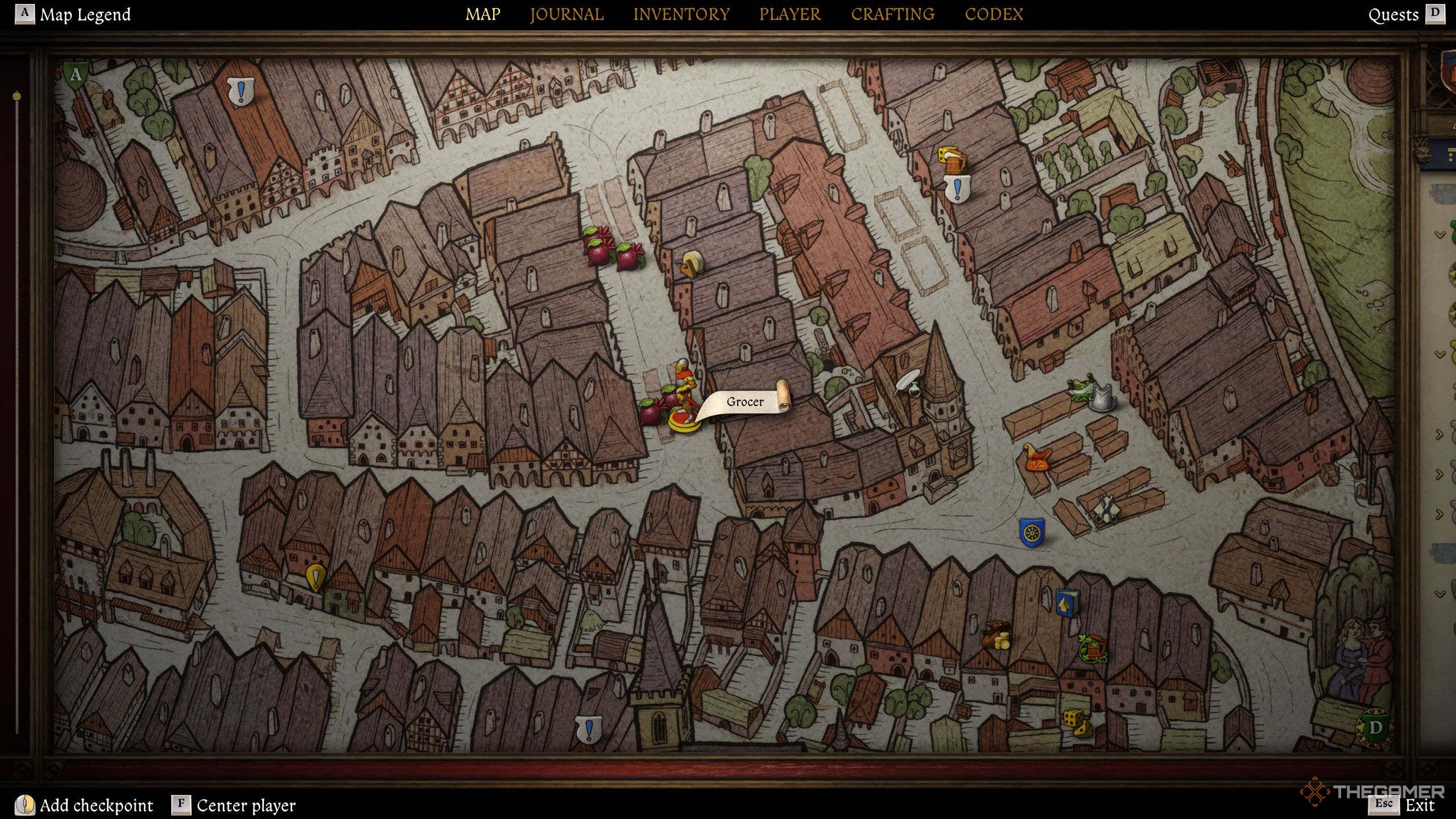Select the grindstone map marker
Viewport: 1456px width, 819px height.
tap(692, 264)
